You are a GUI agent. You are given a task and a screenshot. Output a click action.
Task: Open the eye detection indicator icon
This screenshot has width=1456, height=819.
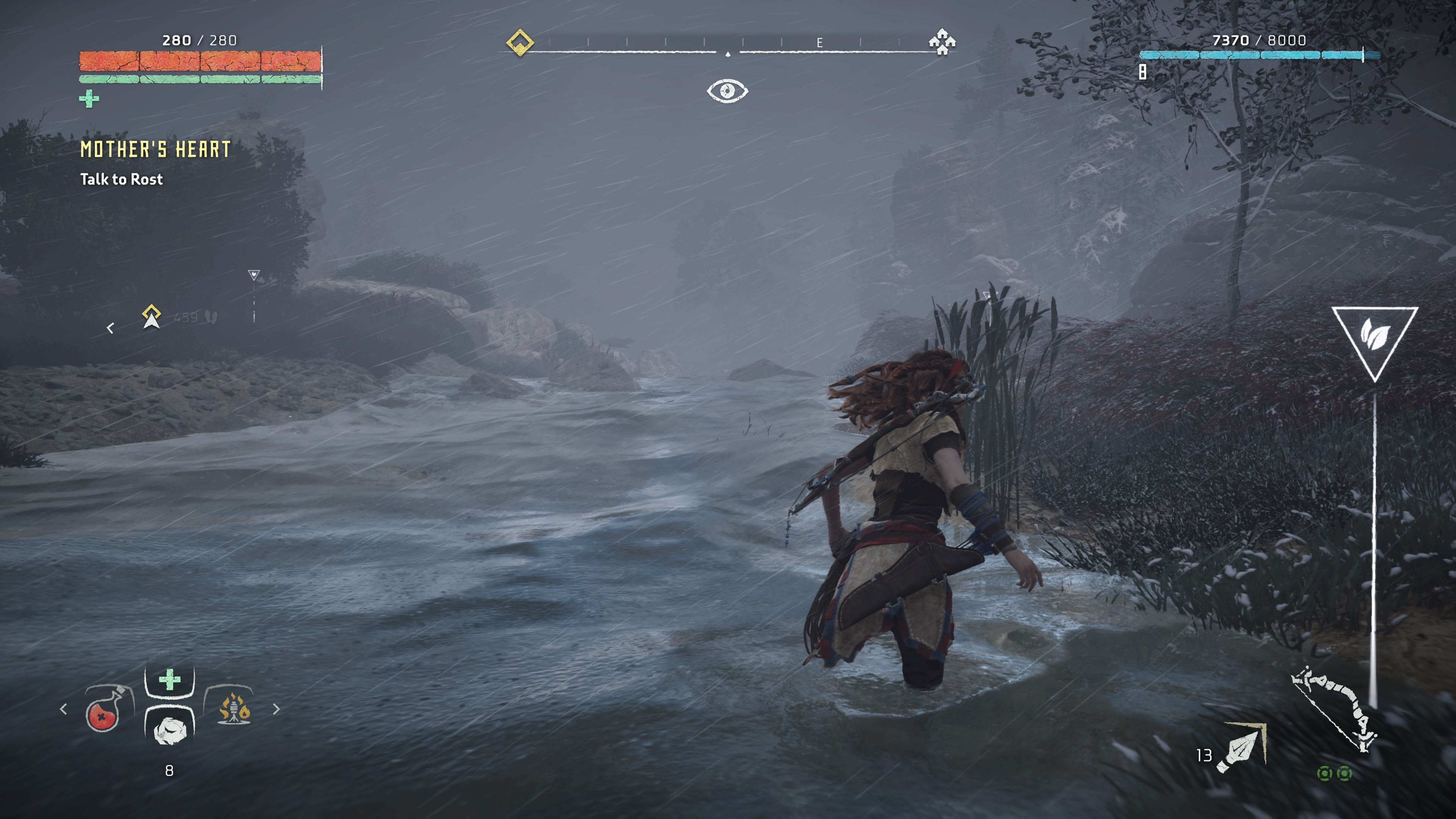click(x=728, y=90)
